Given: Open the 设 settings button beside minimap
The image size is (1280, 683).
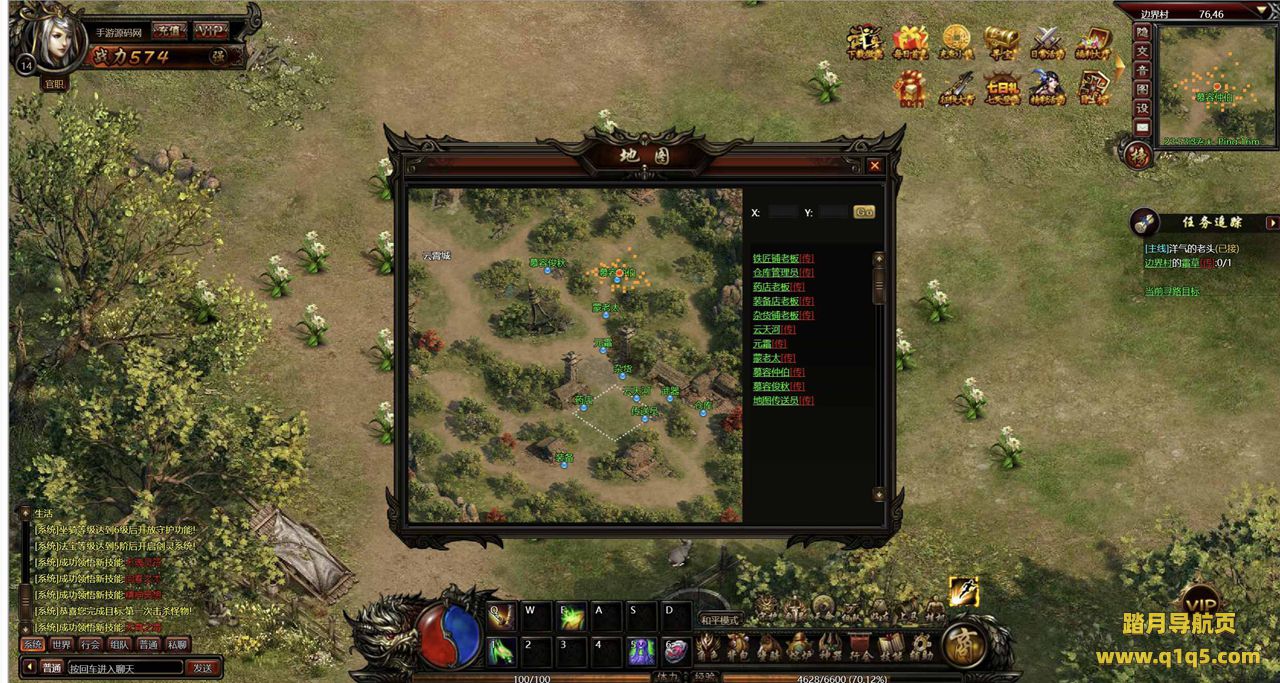Looking at the screenshot, I should click(1142, 108).
